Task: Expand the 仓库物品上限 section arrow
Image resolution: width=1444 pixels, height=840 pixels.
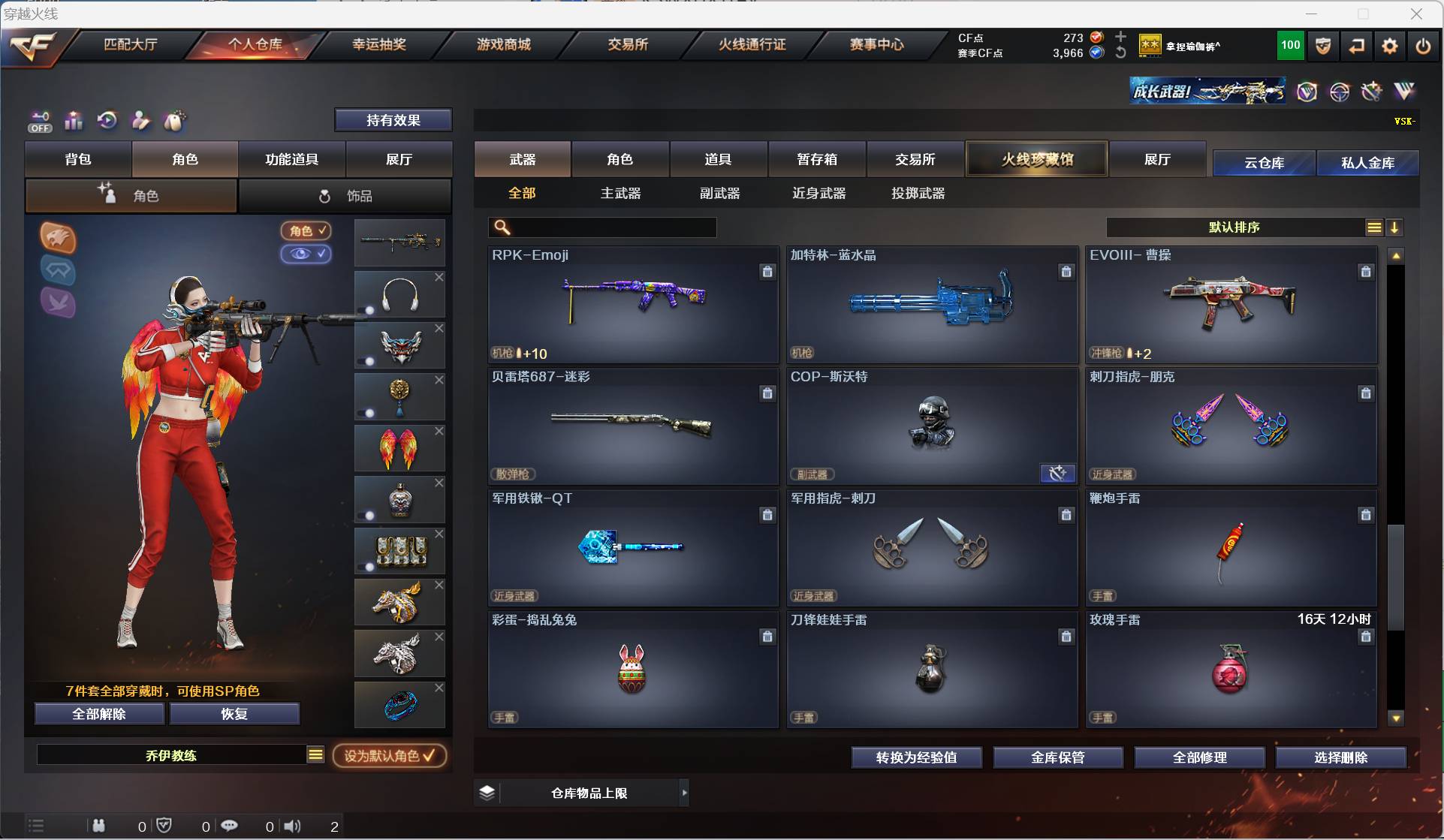Action: tap(684, 793)
